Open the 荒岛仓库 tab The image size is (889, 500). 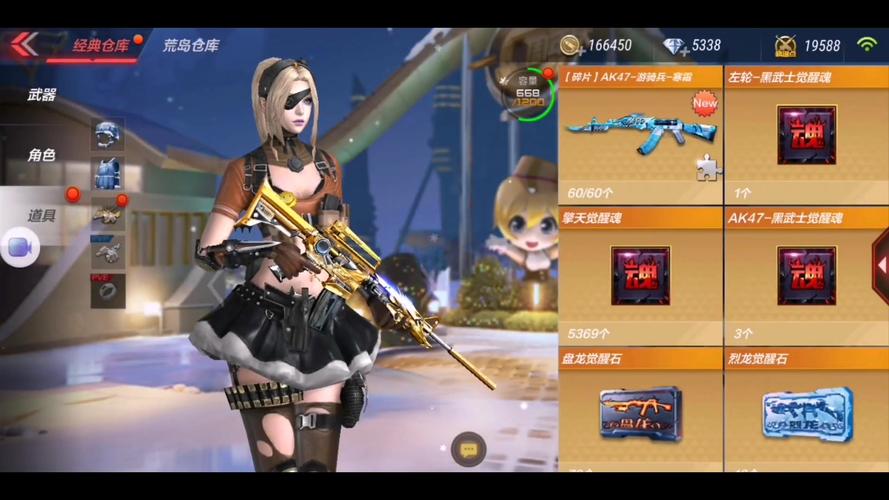coord(191,45)
